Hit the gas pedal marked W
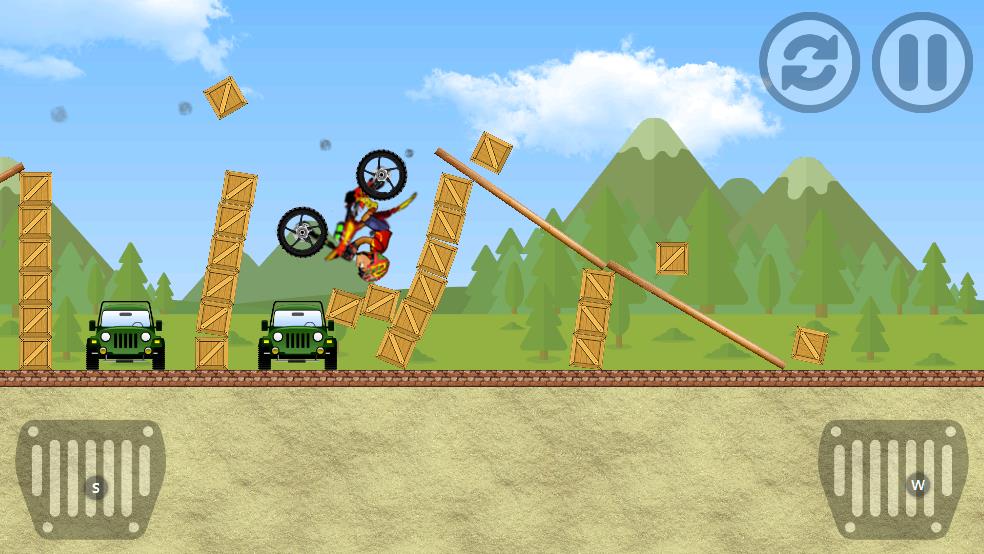 click(893, 480)
